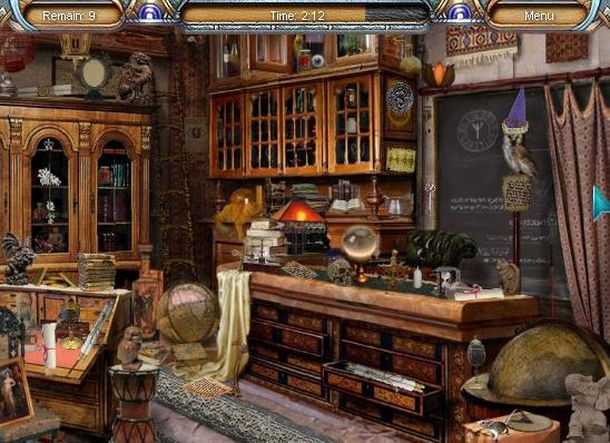Image resolution: width=610 pixels, height=443 pixels.
Task: Click the blue gem beside the Menu button
Action: click(x=461, y=12)
